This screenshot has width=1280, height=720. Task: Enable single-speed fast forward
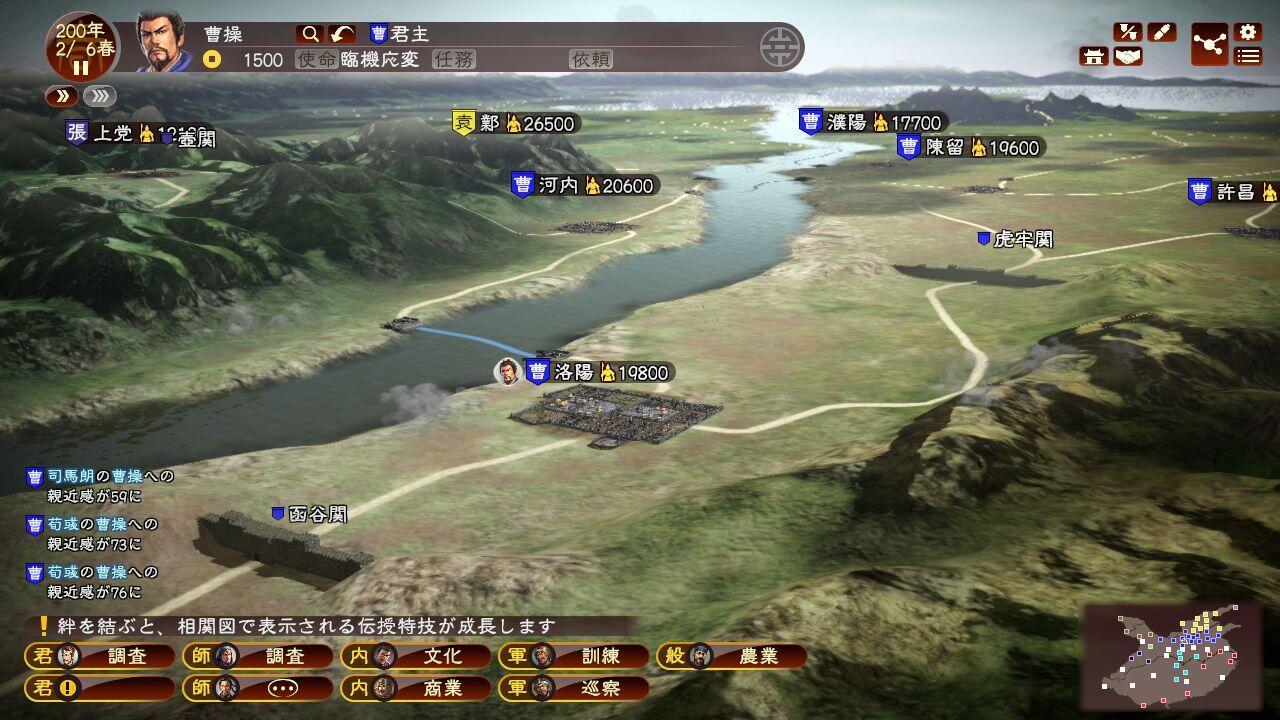[63, 95]
